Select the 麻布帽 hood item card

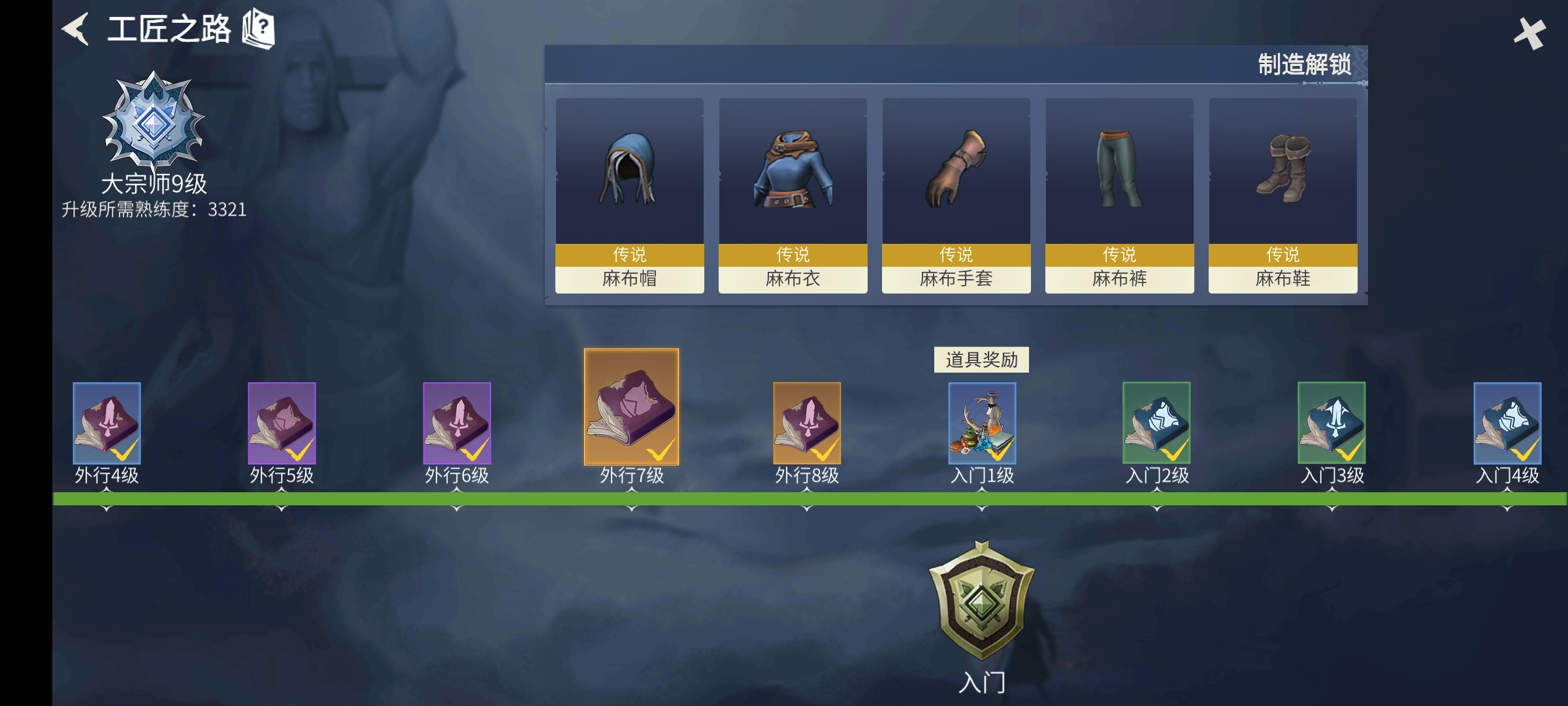pos(629,195)
